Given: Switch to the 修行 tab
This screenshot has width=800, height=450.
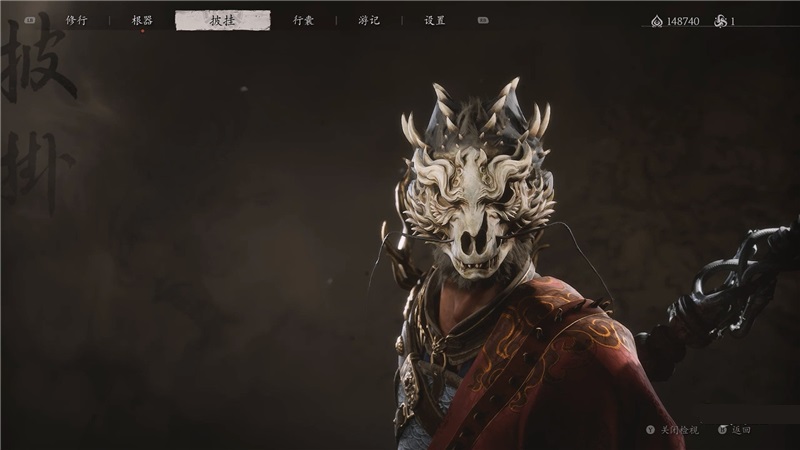Looking at the screenshot, I should (x=76, y=20).
